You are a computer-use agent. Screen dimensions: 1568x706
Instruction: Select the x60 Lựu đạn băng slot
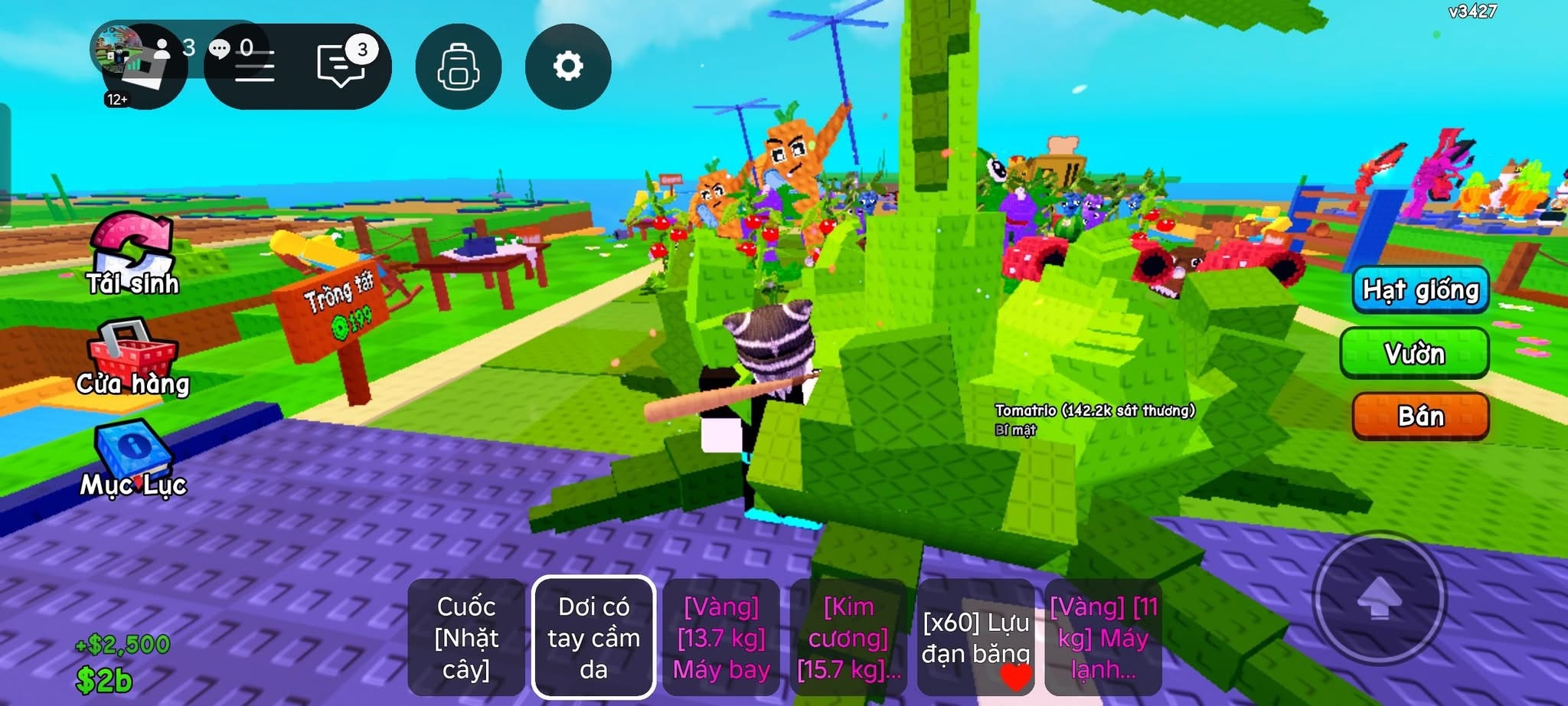975,637
